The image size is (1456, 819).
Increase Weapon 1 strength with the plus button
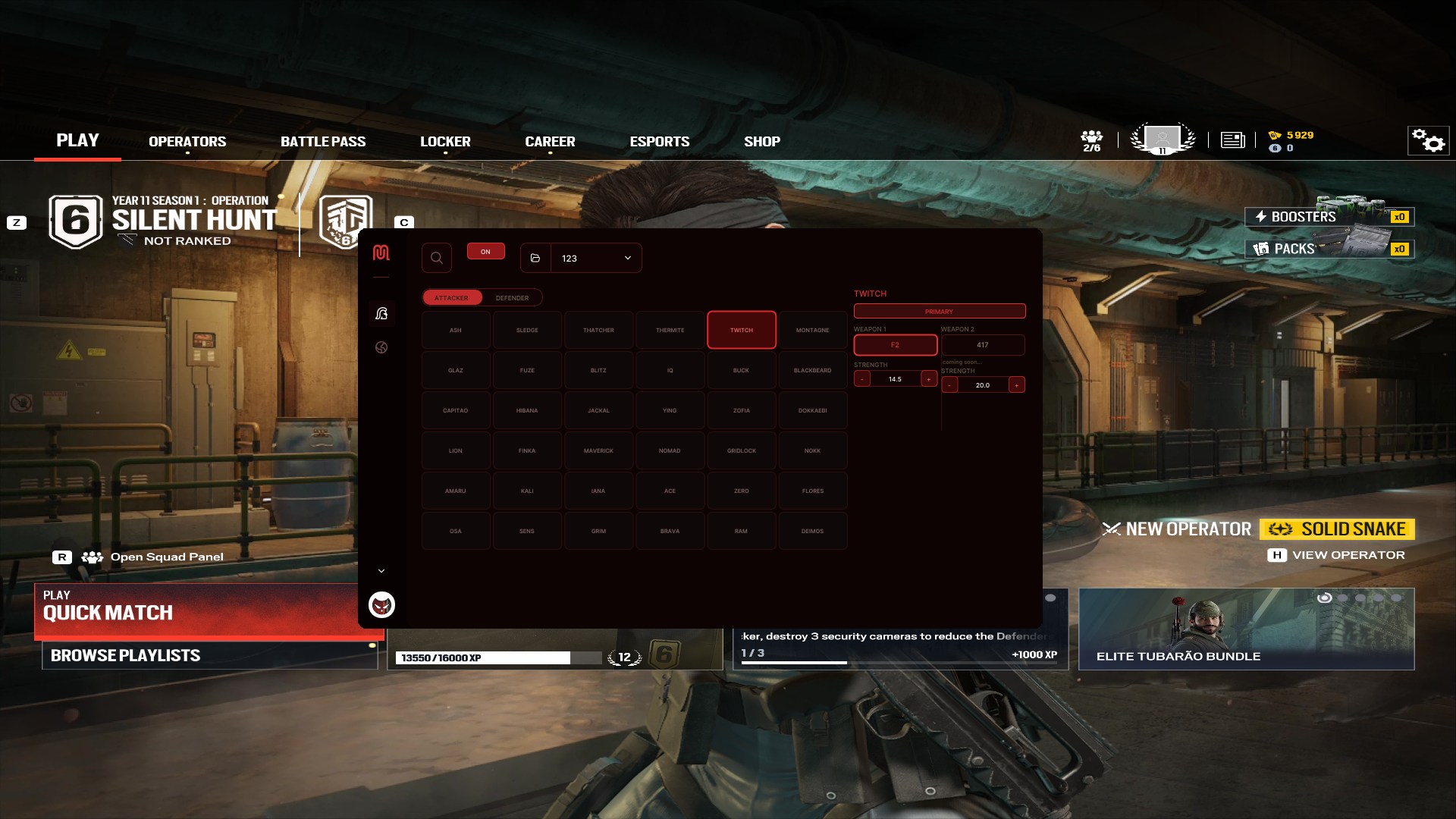click(929, 378)
